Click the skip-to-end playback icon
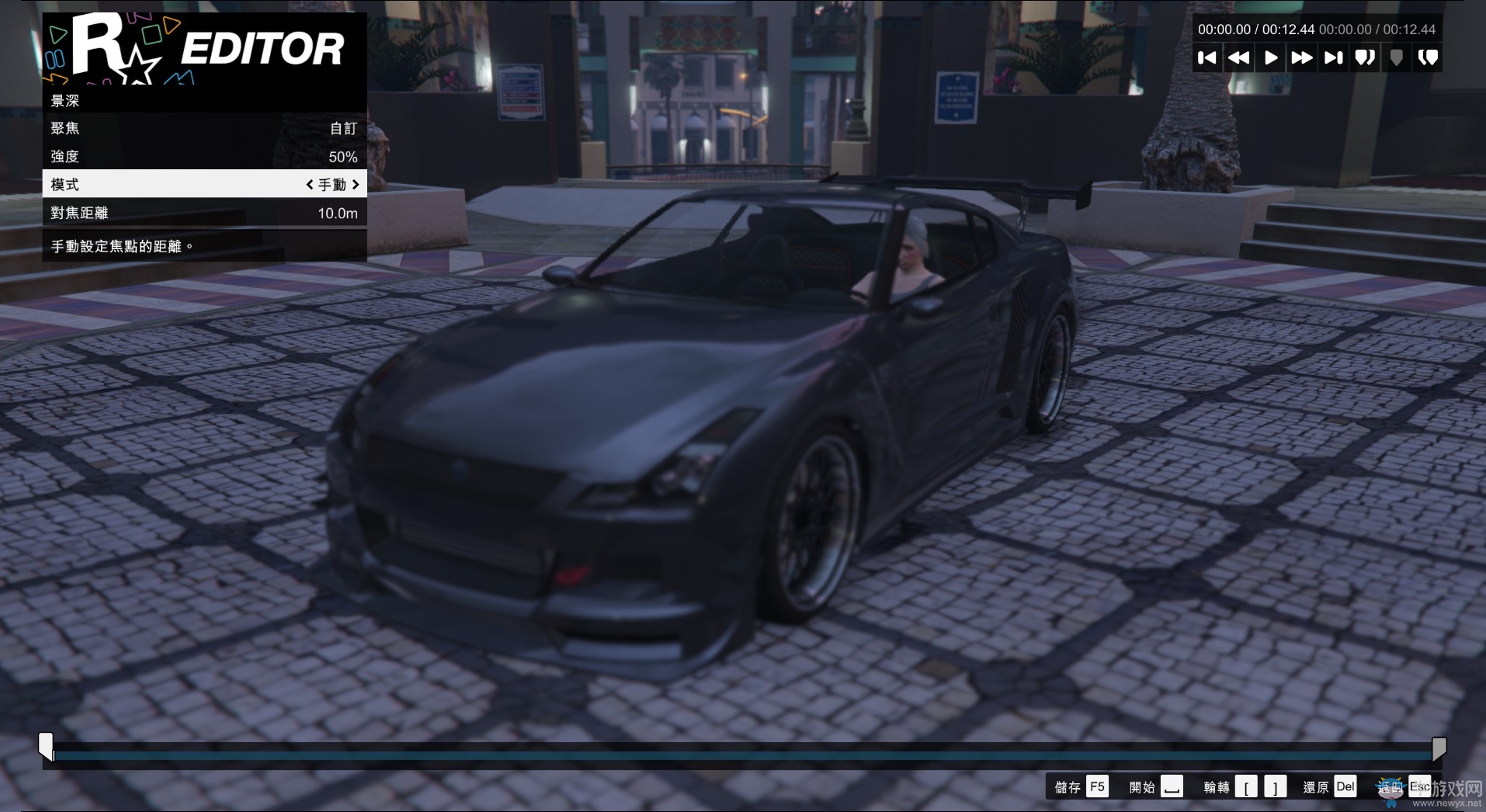 pos(1334,57)
